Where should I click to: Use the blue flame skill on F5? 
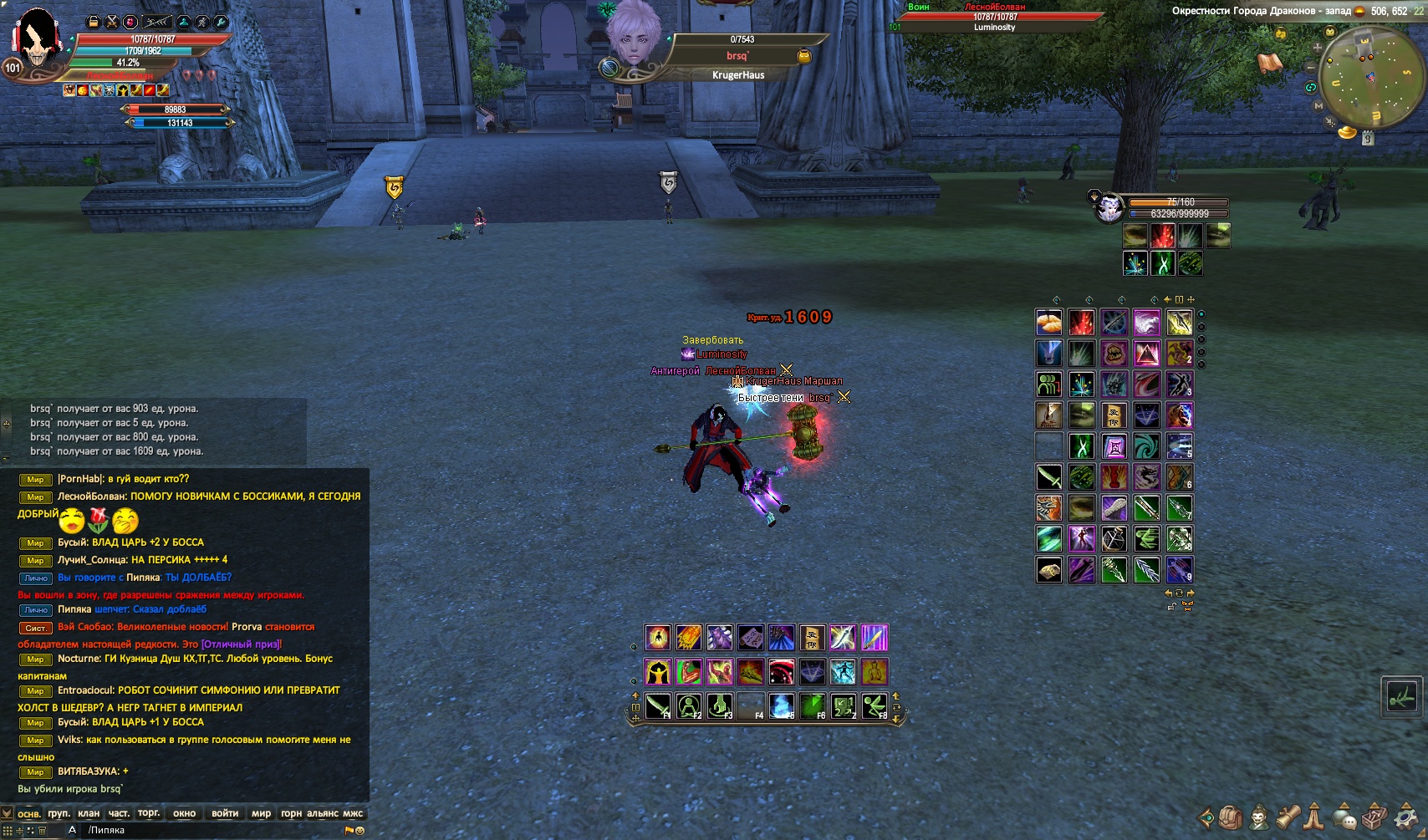[x=781, y=707]
